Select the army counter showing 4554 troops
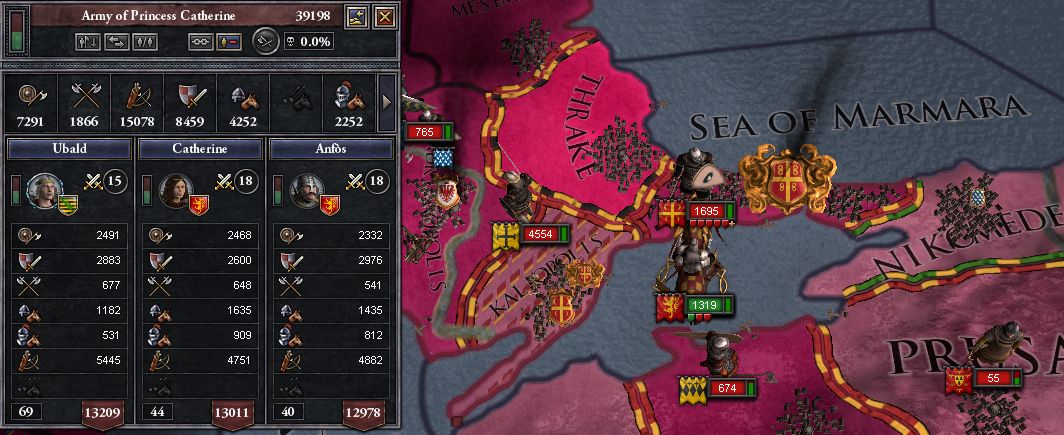The image size is (1064, 435). click(x=538, y=234)
